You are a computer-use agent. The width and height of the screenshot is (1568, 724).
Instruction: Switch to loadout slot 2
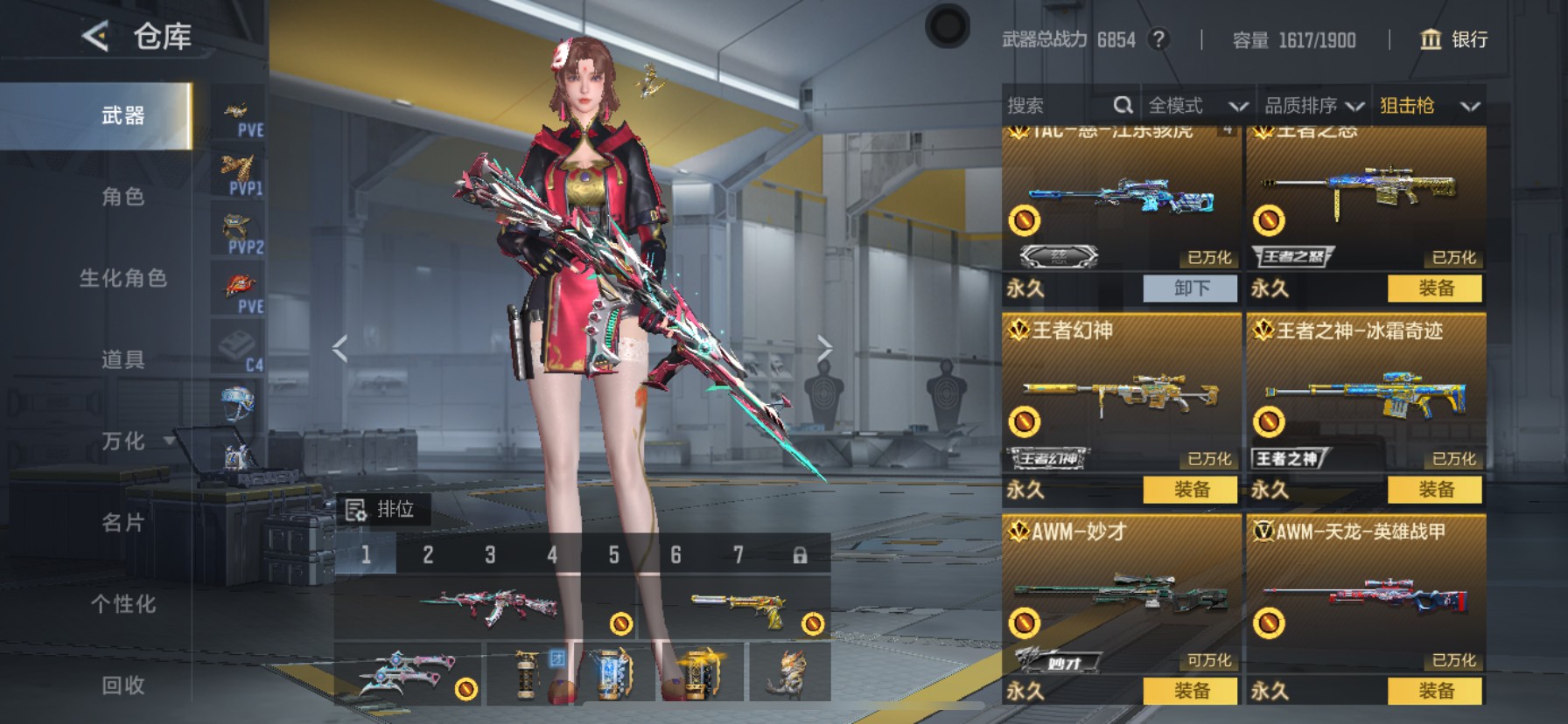(428, 555)
